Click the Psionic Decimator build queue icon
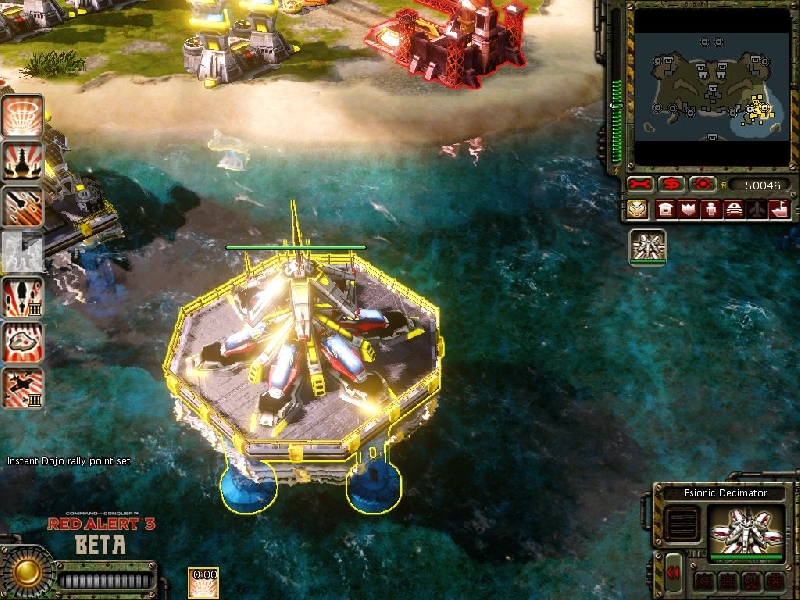The height and width of the screenshot is (600, 800). (x=647, y=245)
